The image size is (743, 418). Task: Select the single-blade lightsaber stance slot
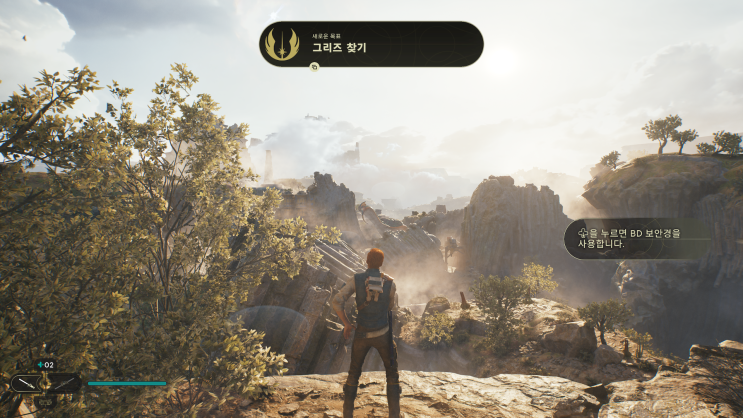point(27,383)
